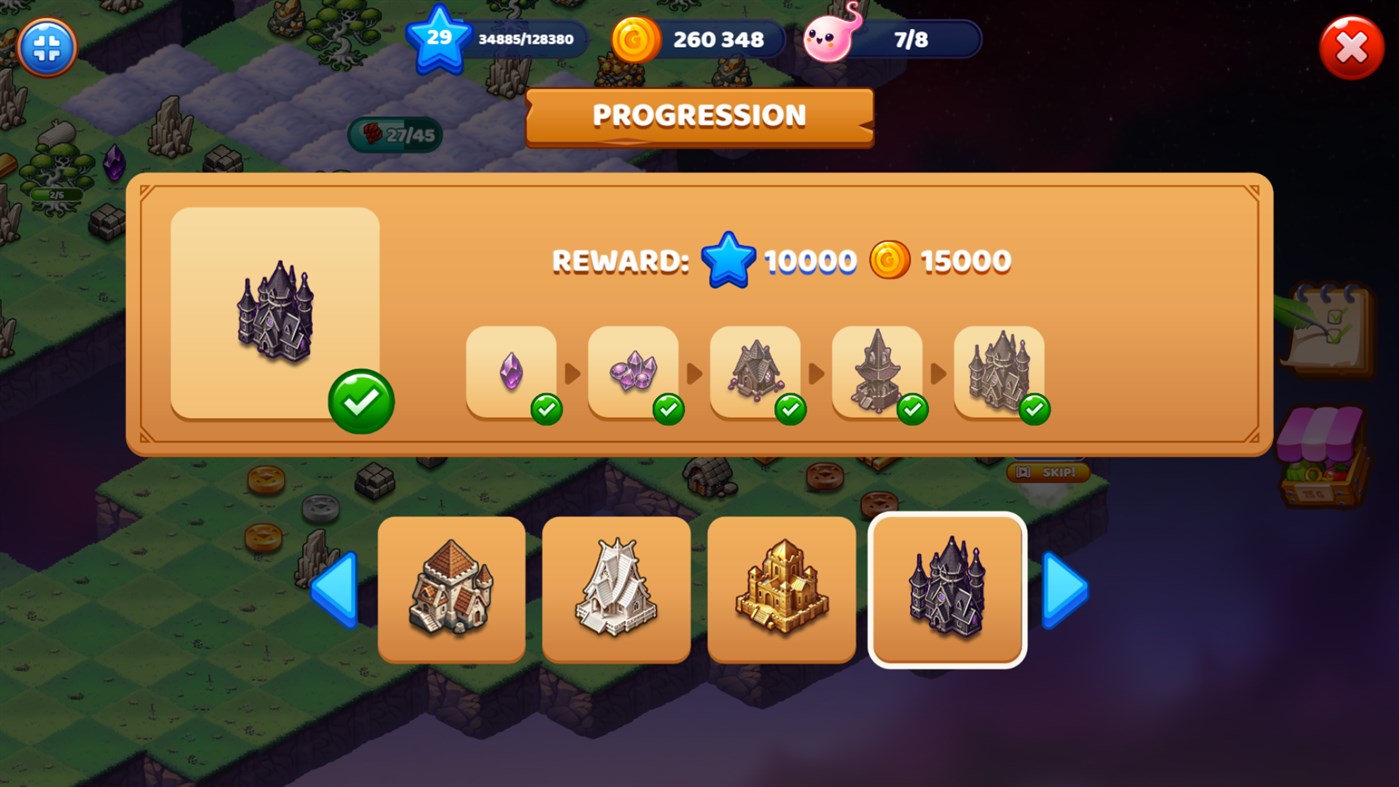
Task: Select the golden fortress thumbnail
Action: coord(781,588)
